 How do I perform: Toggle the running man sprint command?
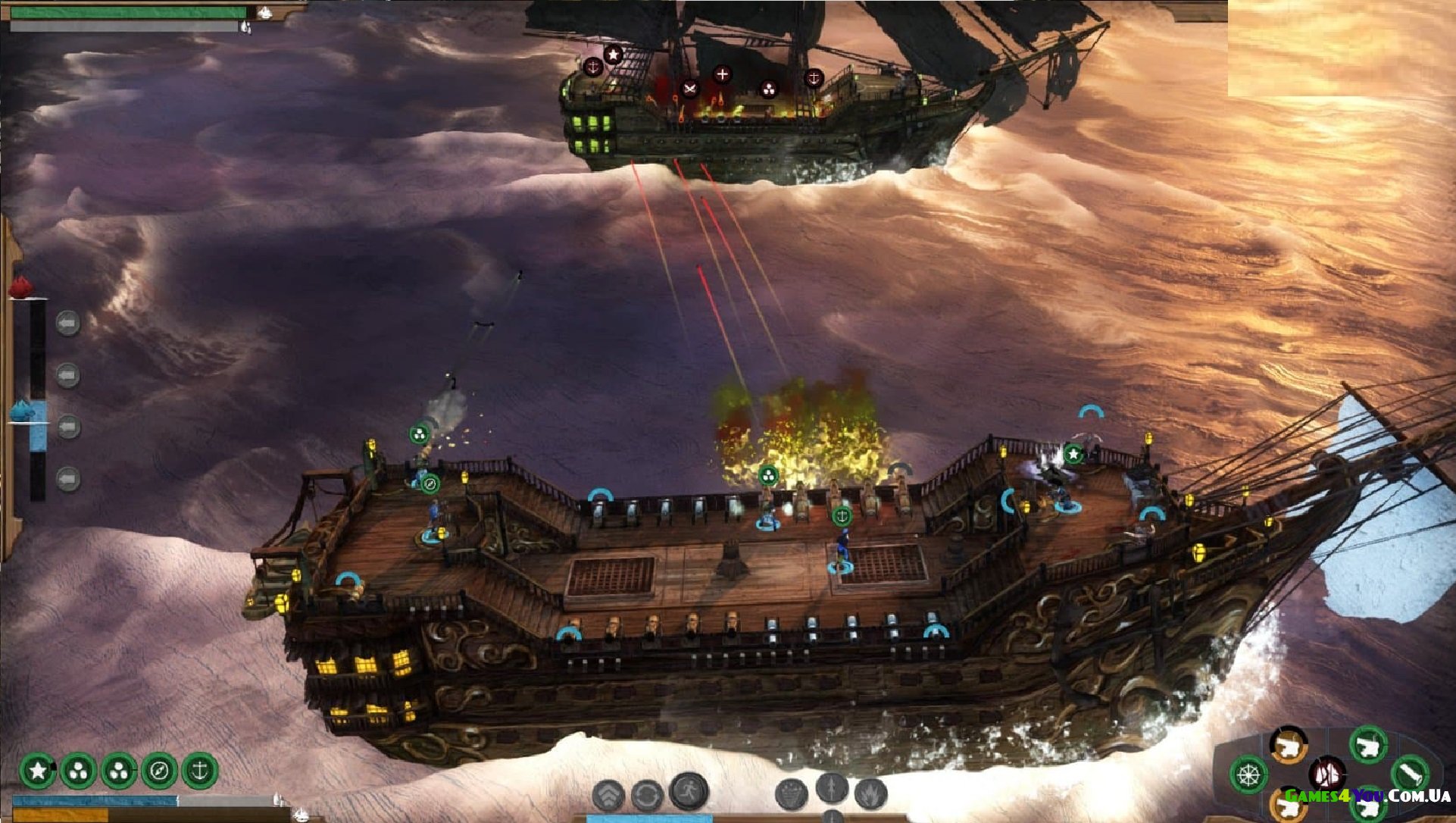point(689,790)
